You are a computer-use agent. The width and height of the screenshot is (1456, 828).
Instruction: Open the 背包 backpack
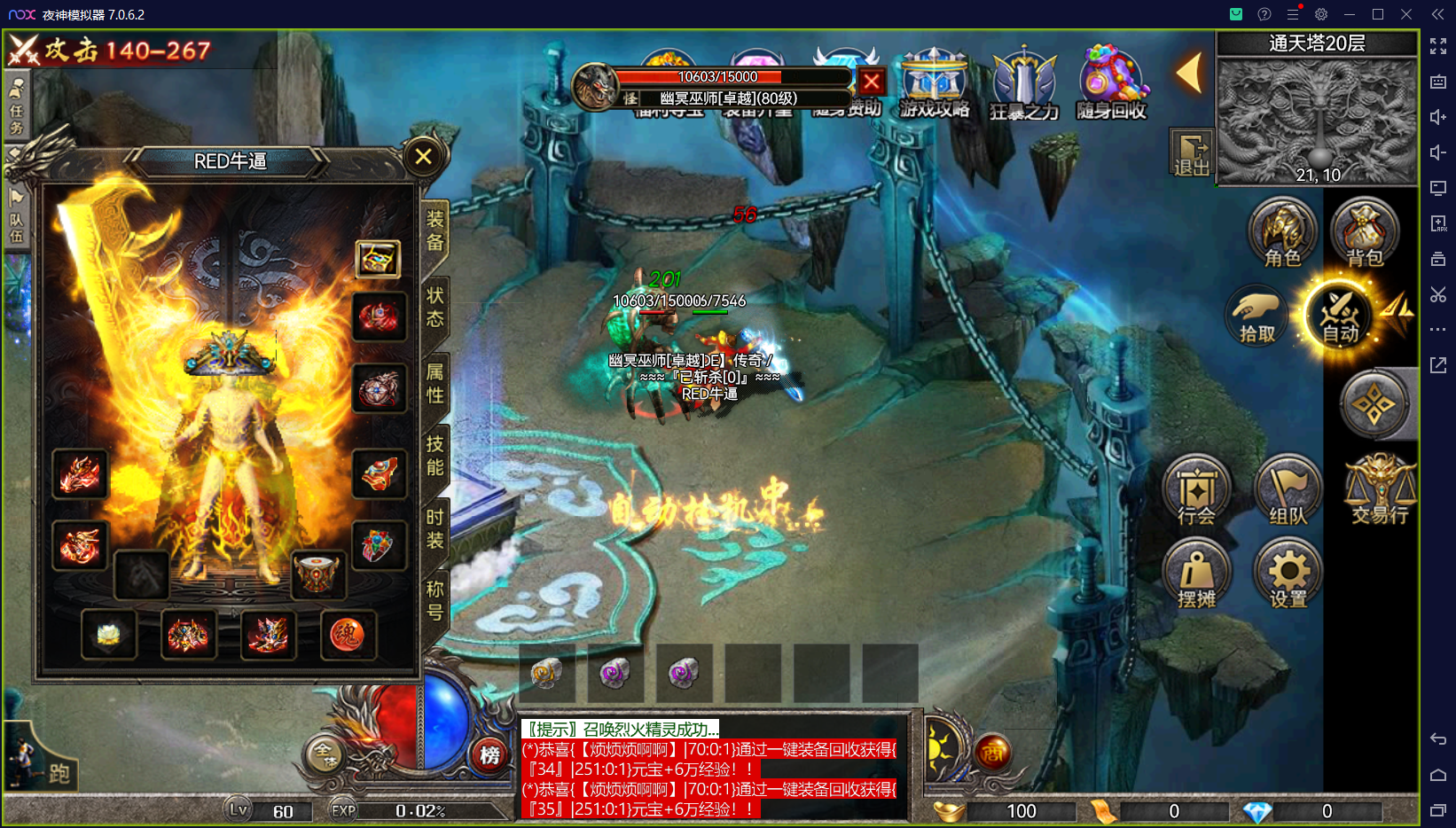(1364, 233)
